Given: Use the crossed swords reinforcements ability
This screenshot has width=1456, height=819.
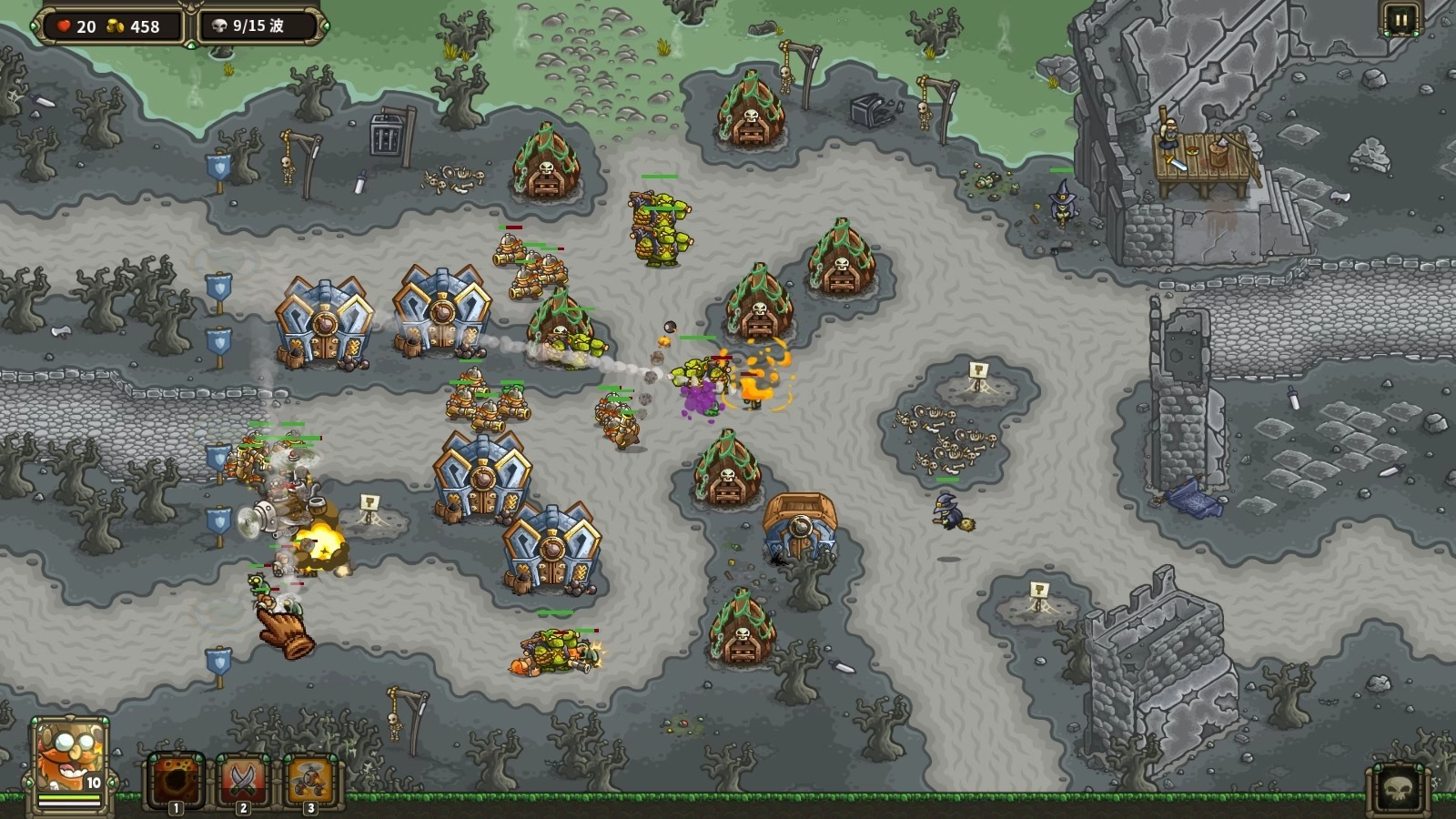Looking at the screenshot, I should (x=243, y=781).
